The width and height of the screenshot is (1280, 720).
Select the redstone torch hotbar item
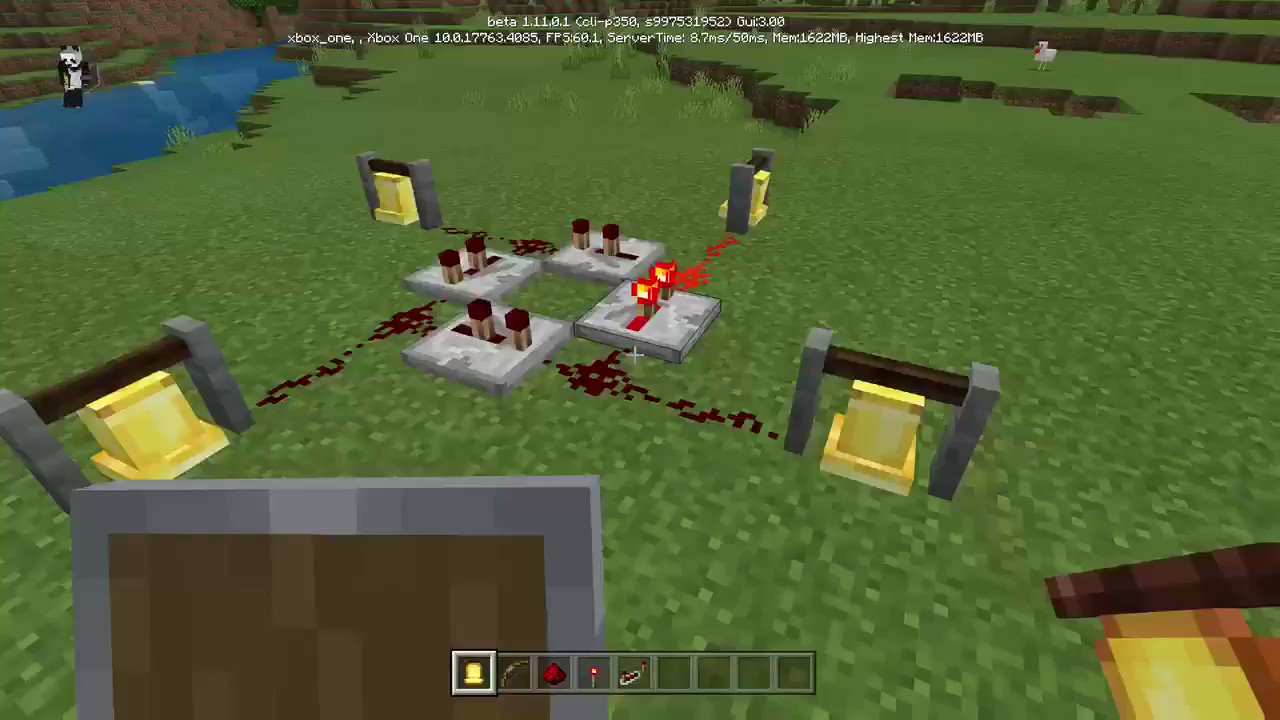coord(594,673)
